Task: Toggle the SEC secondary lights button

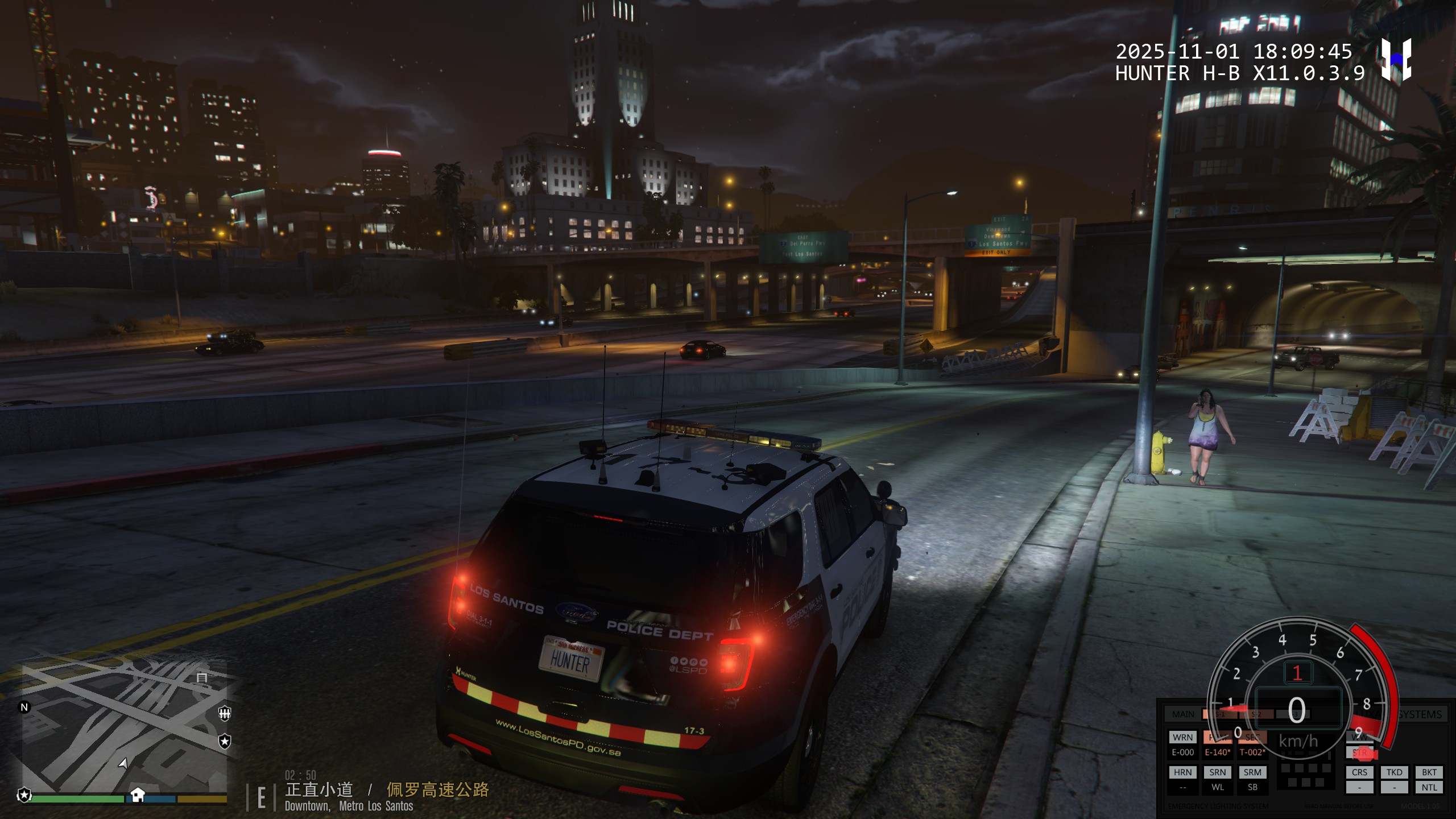Action: (1252, 737)
